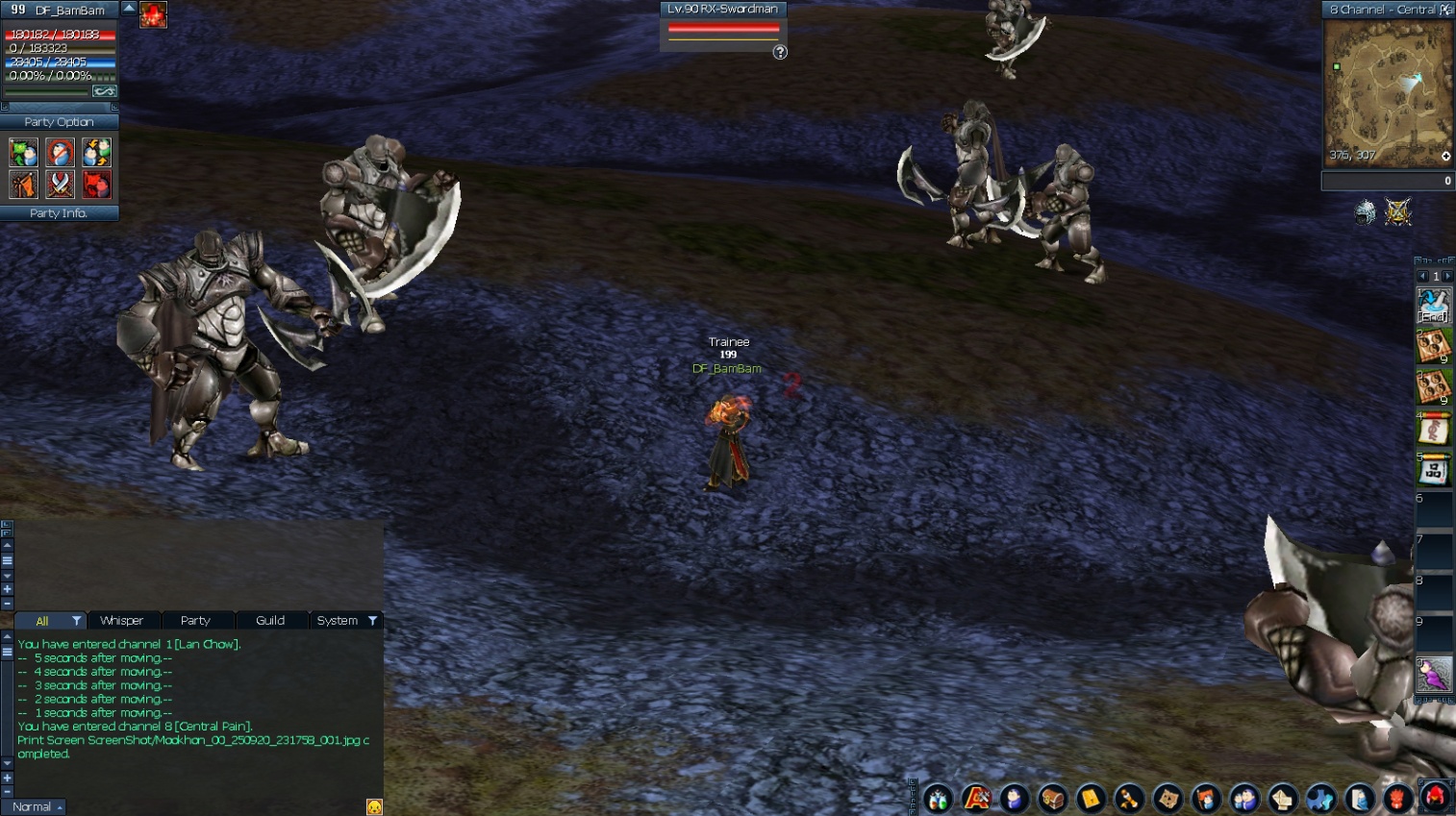Click the minimap
The height and width of the screenshot is (816, 1456).
(1388, 93)
